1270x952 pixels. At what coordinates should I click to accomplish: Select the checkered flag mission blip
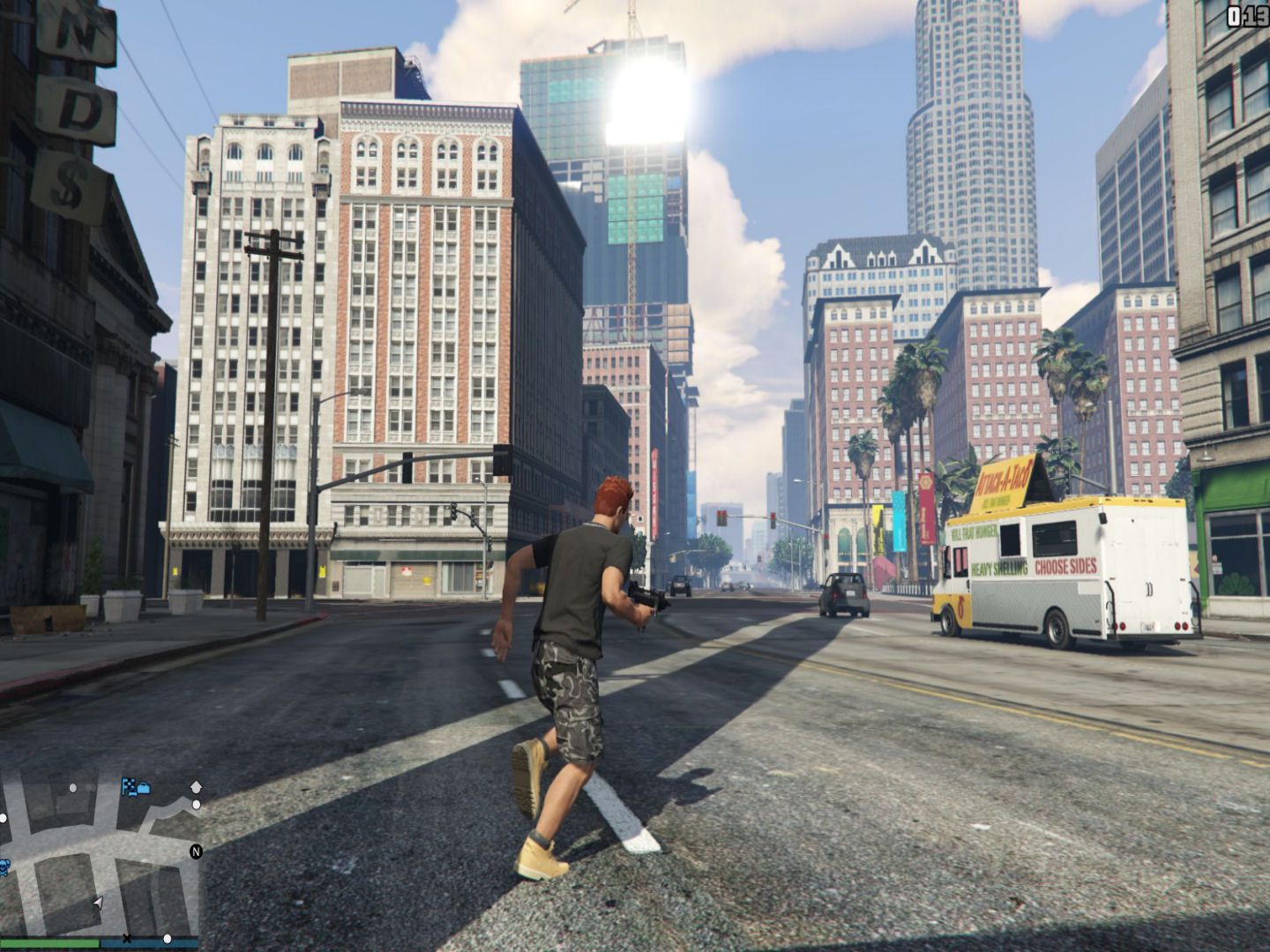click(127, 787)
